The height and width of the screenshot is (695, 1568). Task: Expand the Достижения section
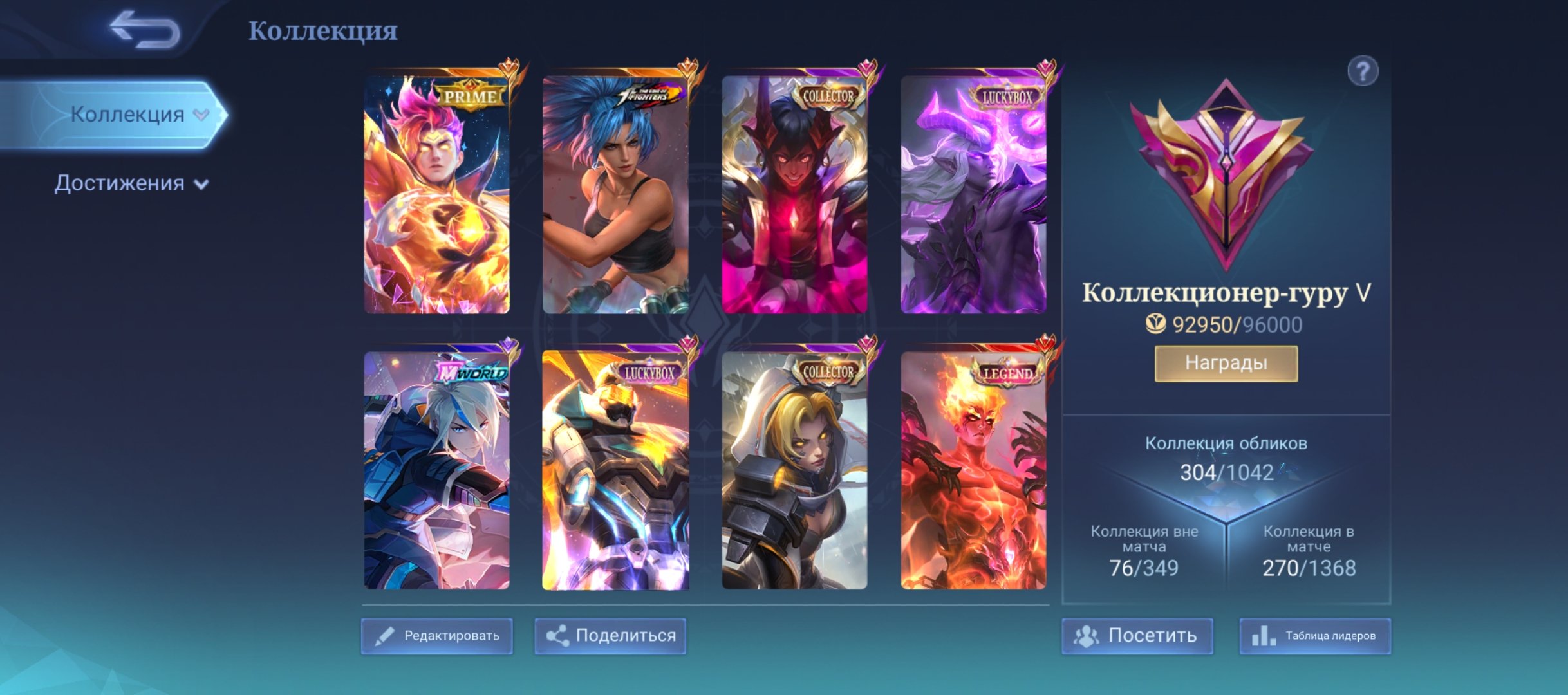click(x=201, y=181)
